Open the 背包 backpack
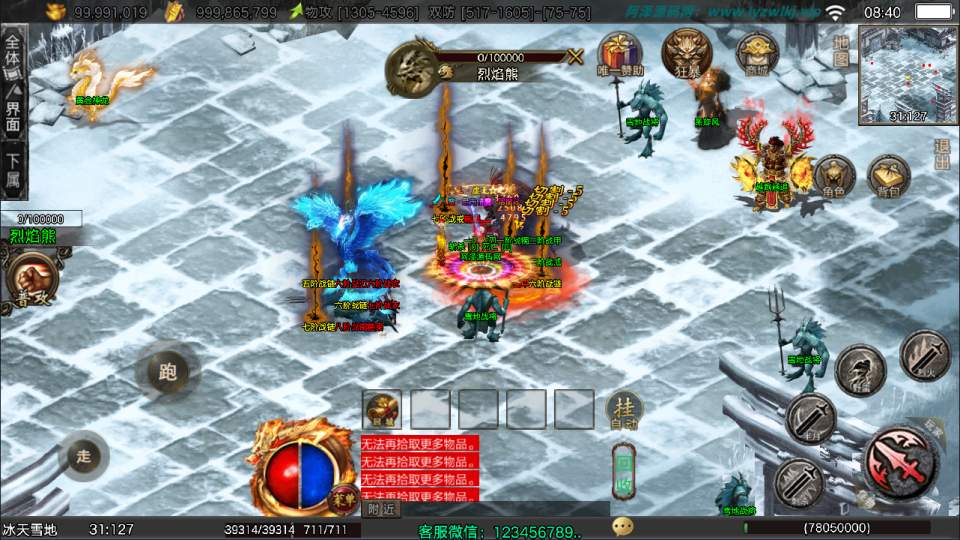 point(888,177)
